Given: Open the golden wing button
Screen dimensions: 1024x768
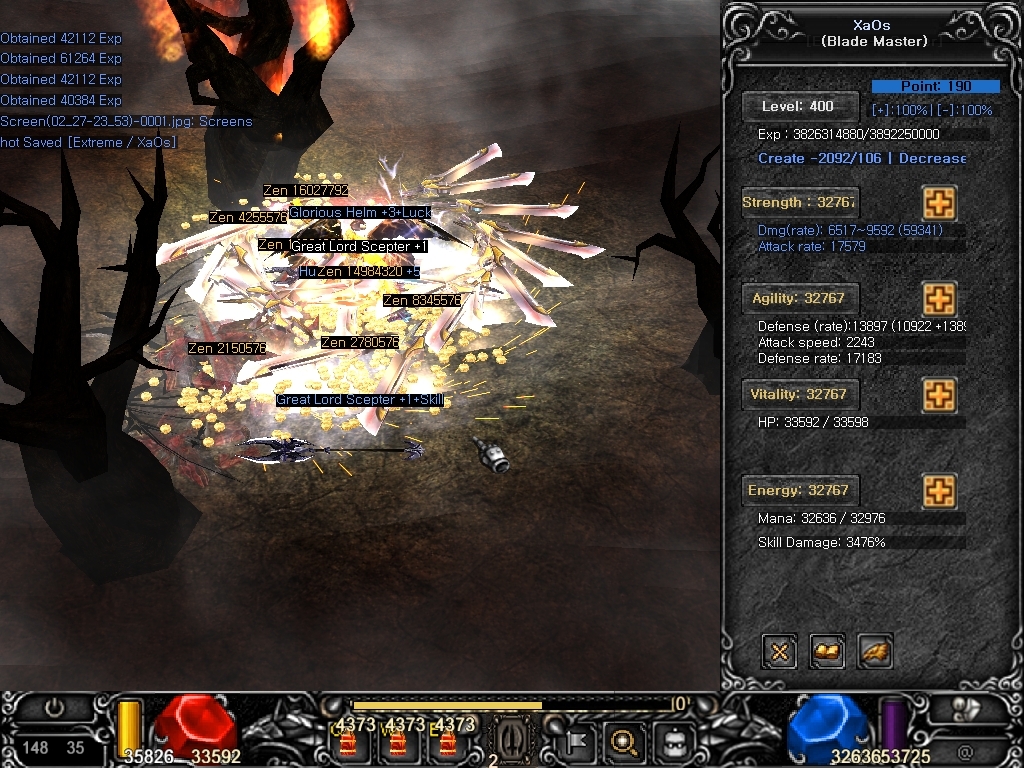Looking at the screenshot, I should pyautogui.click(x=875, y=652).
